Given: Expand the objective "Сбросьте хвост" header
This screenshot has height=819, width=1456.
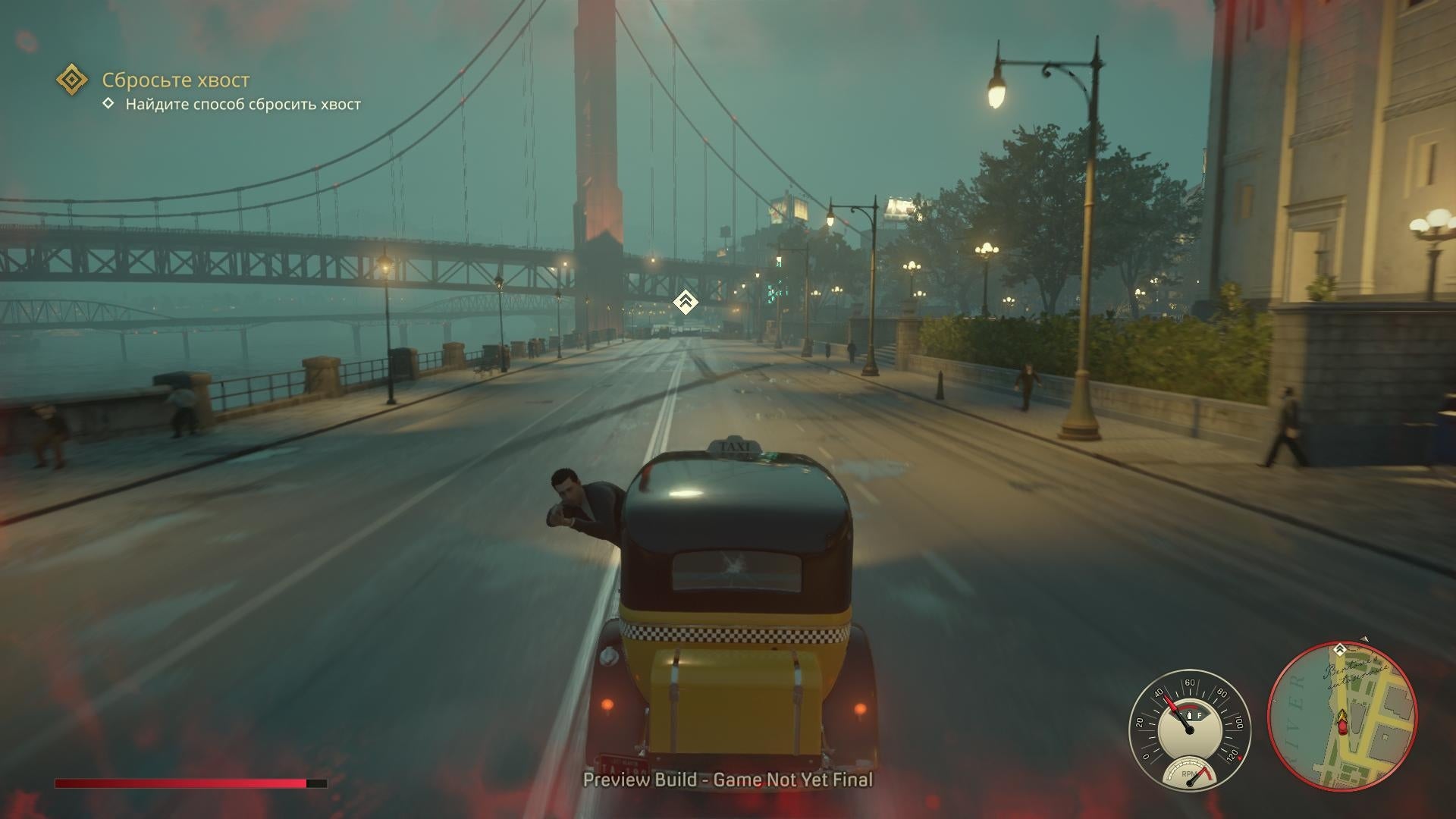Looking at the screenshot, I should (x=177, y=79).
